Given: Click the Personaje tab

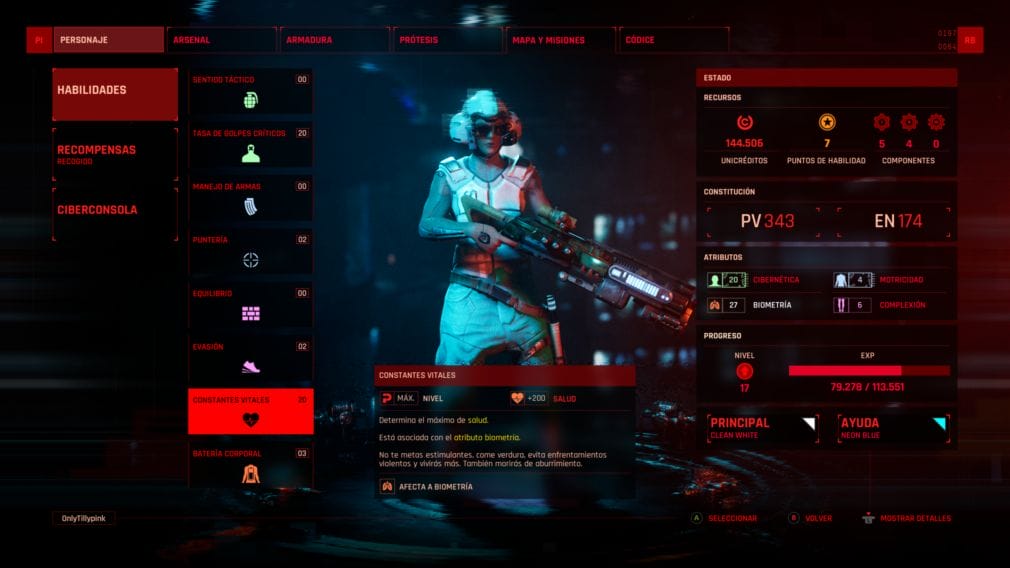Looking at the screenshot, I should 108,40.
